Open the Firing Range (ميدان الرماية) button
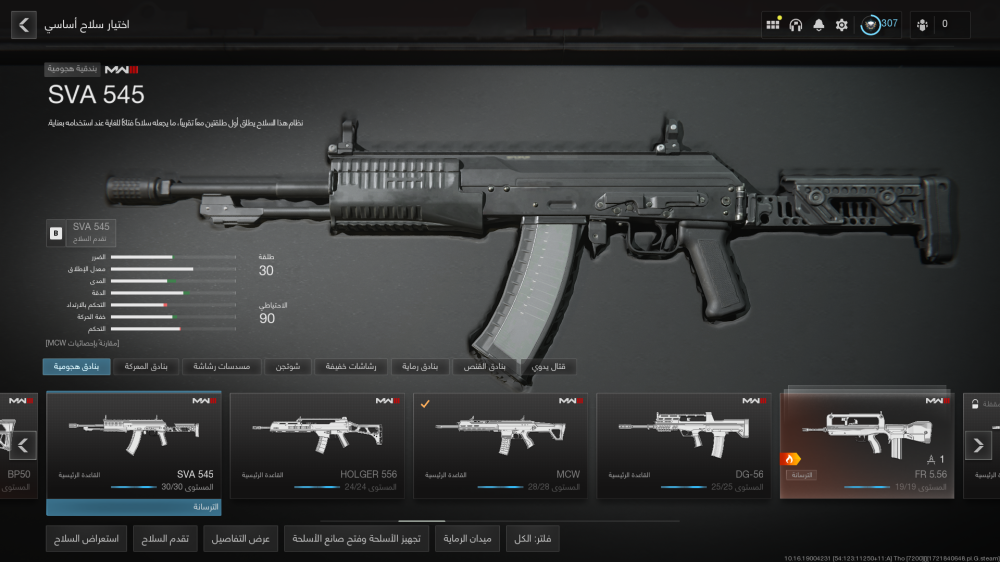 (467, 539)
